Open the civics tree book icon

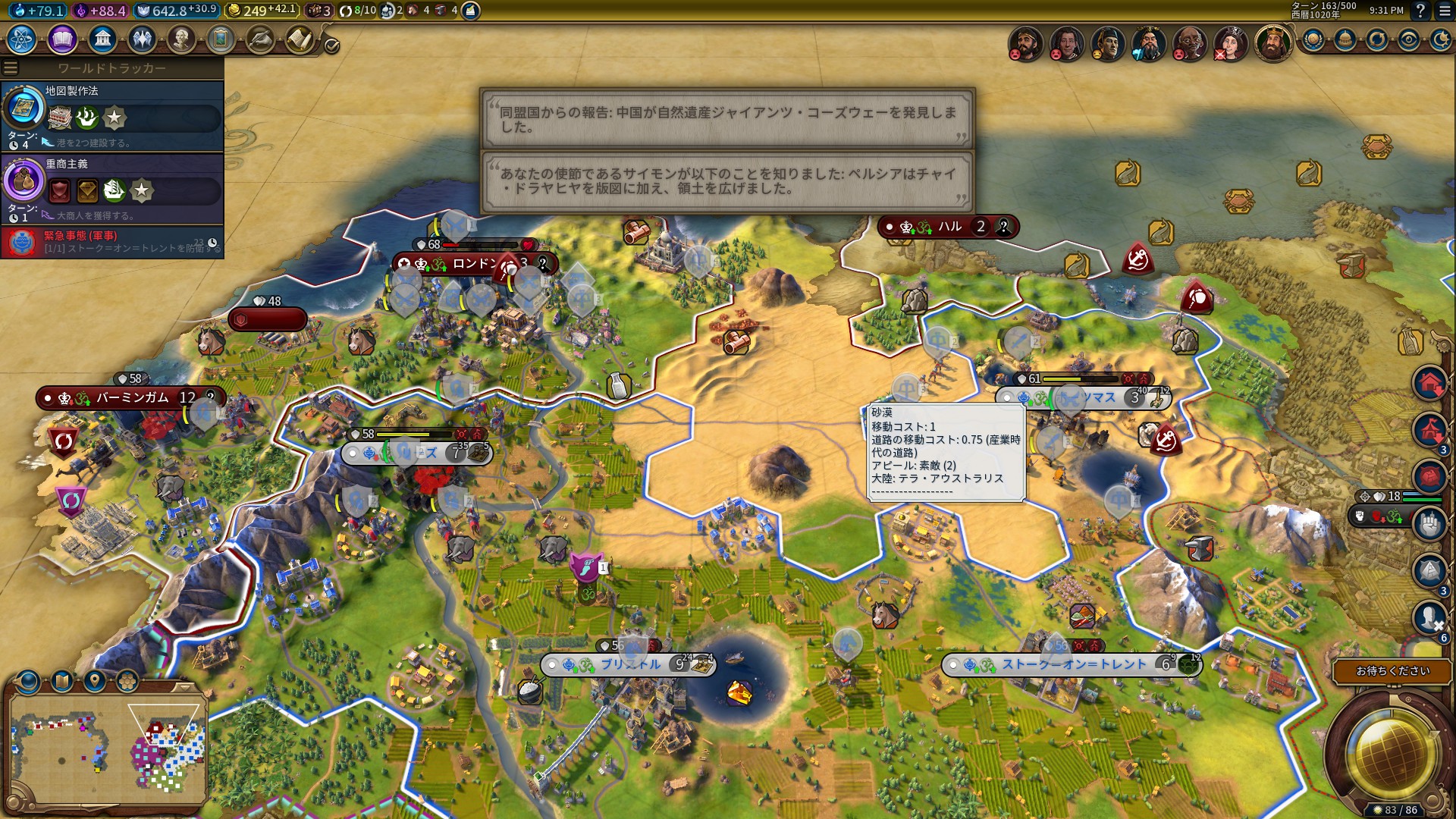point(62,39)
